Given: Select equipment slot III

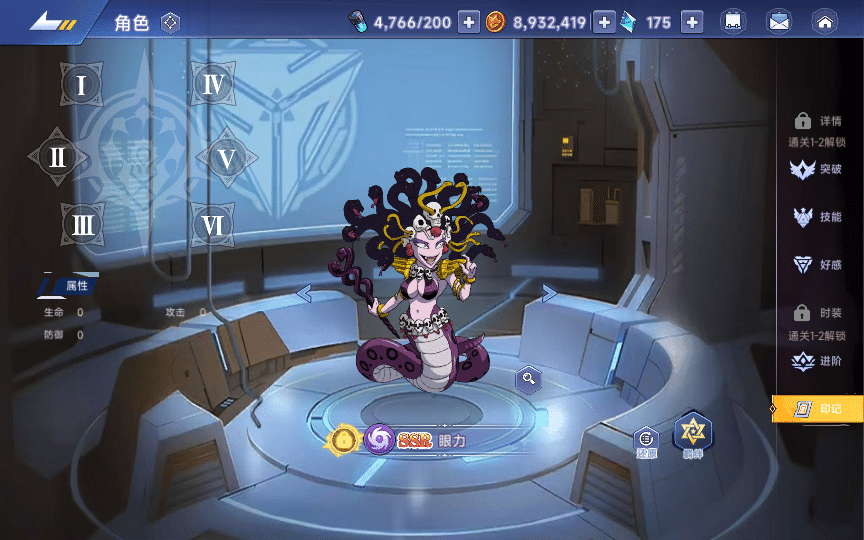Looking at the screenshot, I should point(82,225).
